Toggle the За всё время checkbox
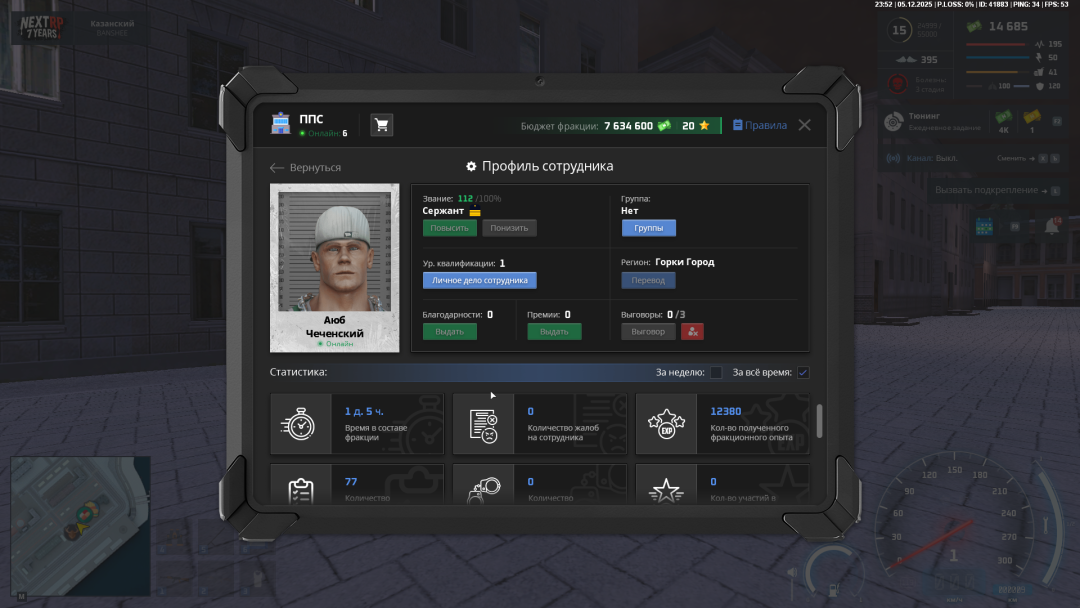This screenshot has width=1080, height=608. click(802, 373)
